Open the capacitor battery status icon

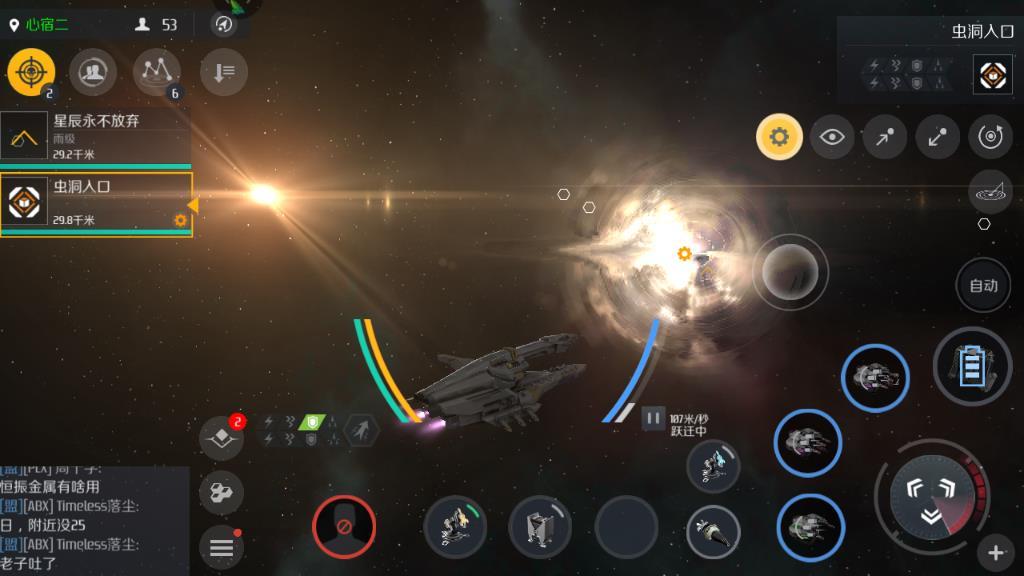pyautogui.click(x=971, y=366)
